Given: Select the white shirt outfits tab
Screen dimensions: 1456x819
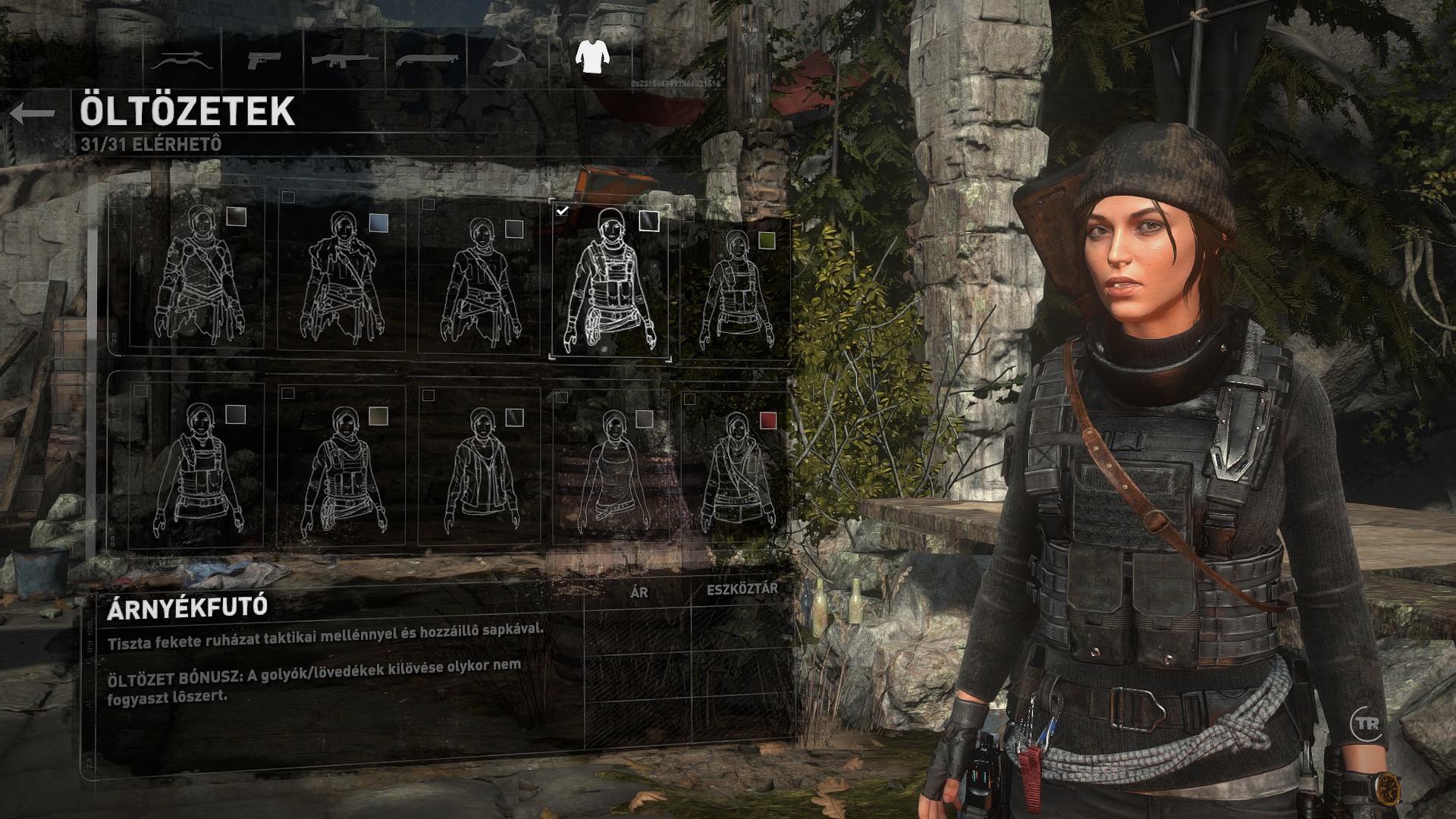Looking at the screenshot, I should pos(591,56).
